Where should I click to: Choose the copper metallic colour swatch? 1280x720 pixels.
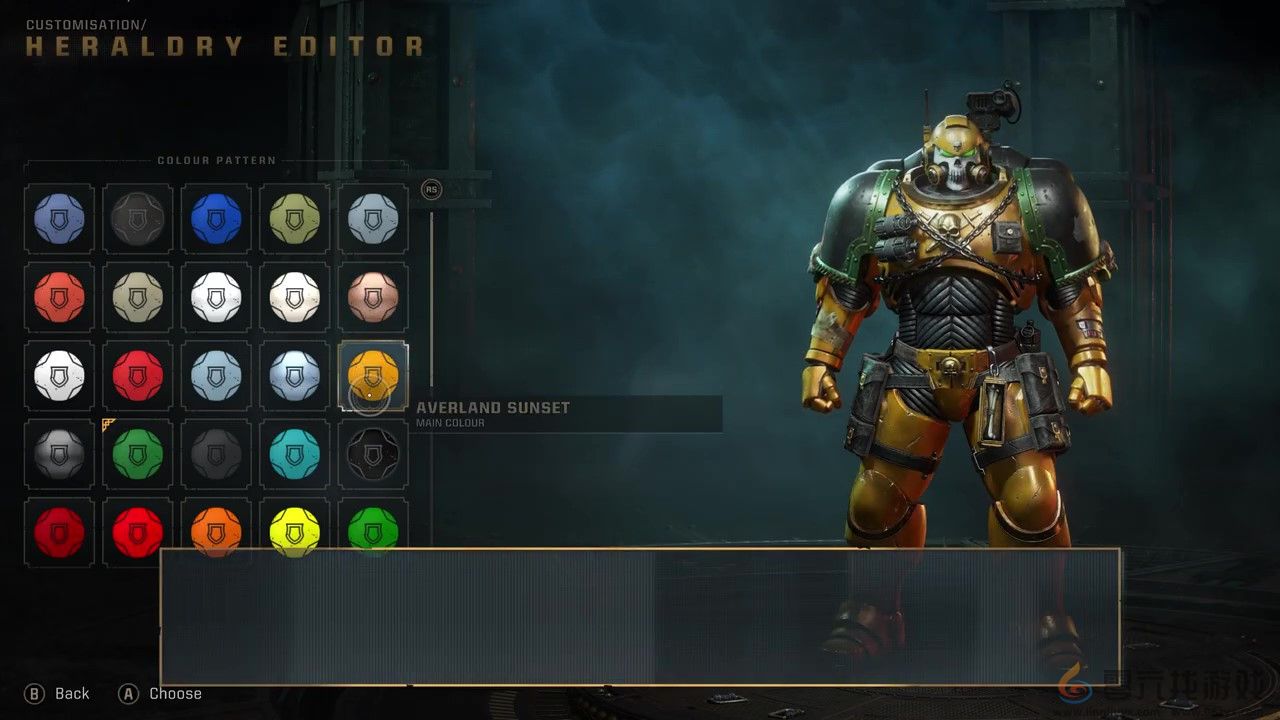373,297
